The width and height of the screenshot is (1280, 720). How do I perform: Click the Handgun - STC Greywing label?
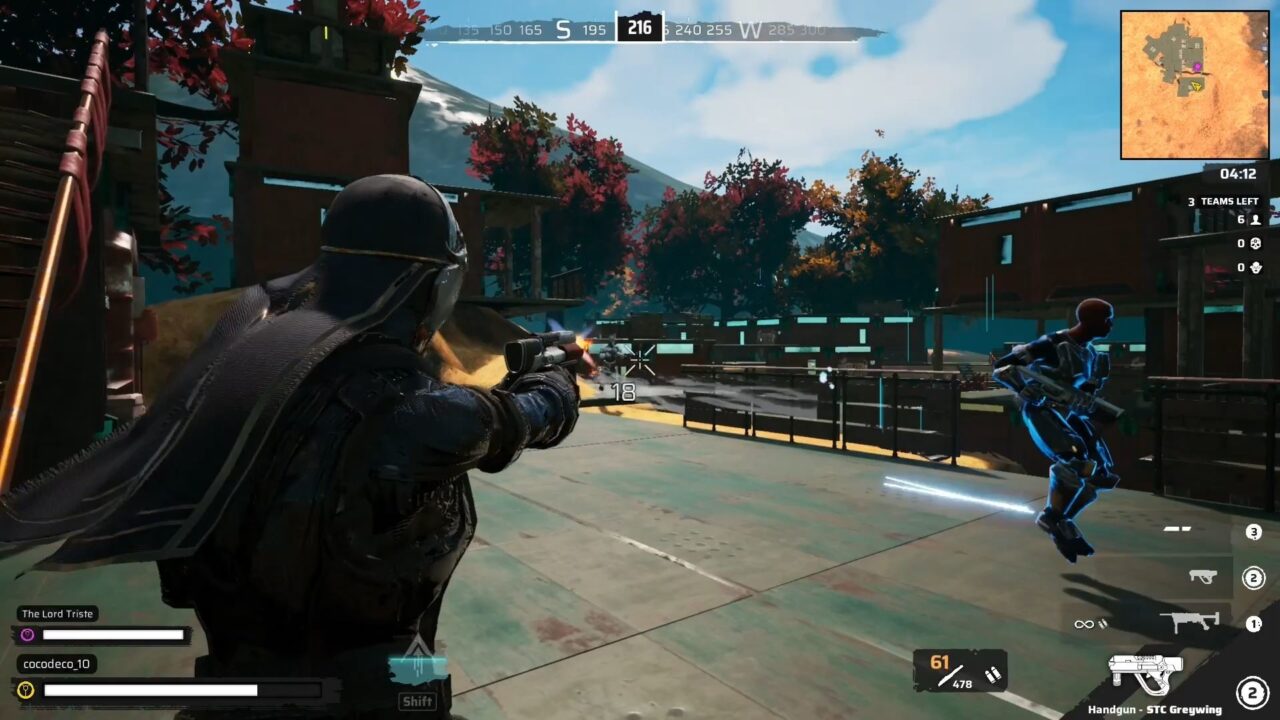(x=1155, y=710)
